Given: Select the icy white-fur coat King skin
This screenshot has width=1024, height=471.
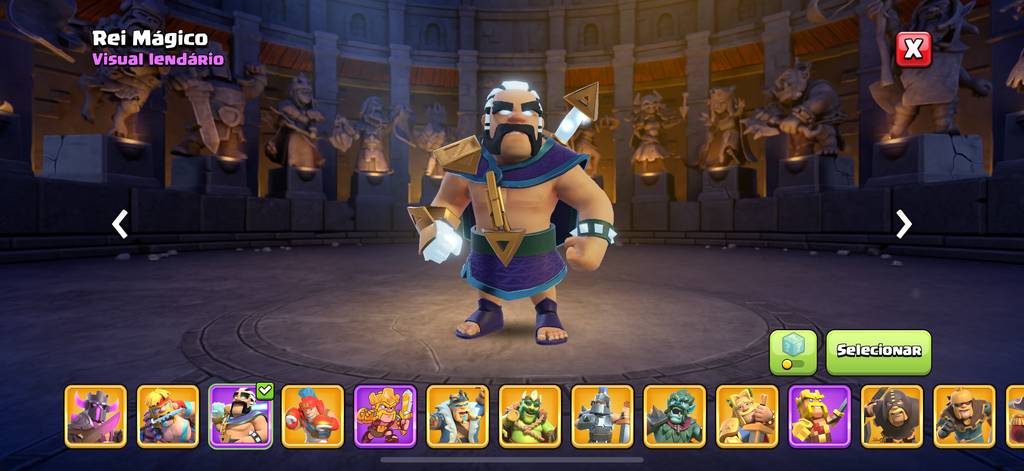Looking at the screenshot, I should point(457,415).
